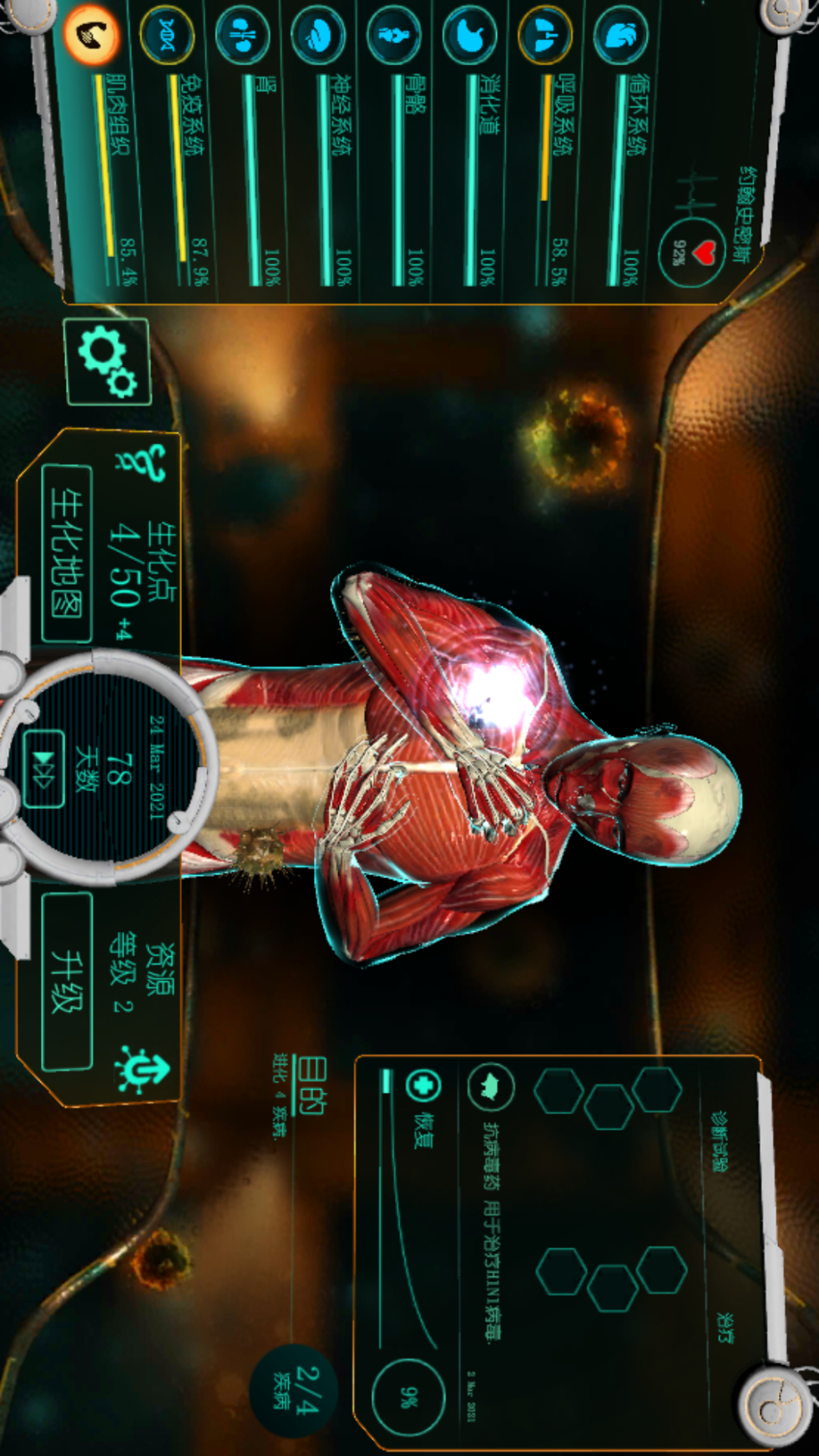Choose the 肾 kidney system icon
This screenshot has width=819, height=1456.
click(x=242, y=36)
